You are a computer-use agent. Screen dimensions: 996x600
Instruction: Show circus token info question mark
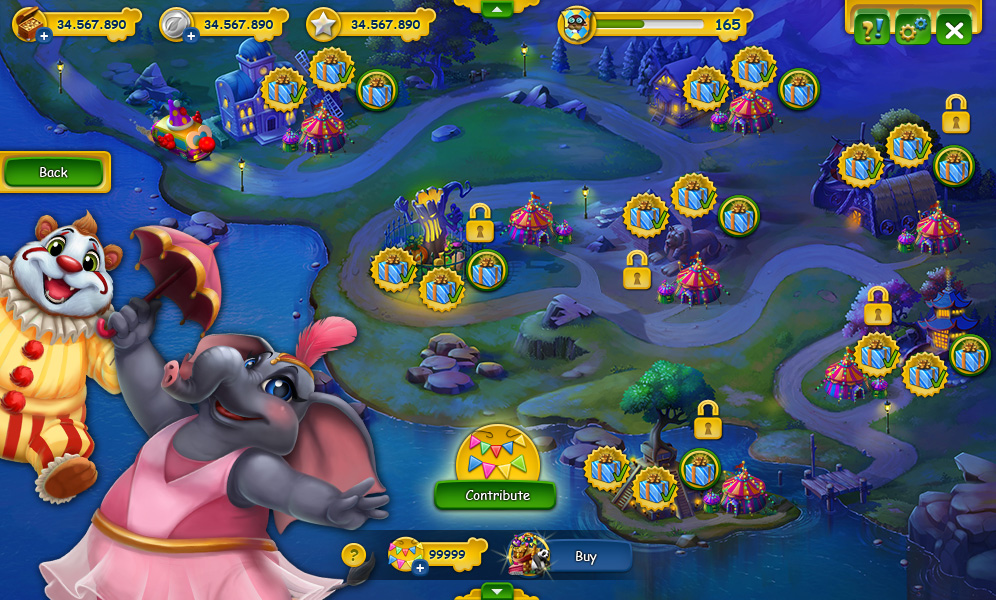353,555
